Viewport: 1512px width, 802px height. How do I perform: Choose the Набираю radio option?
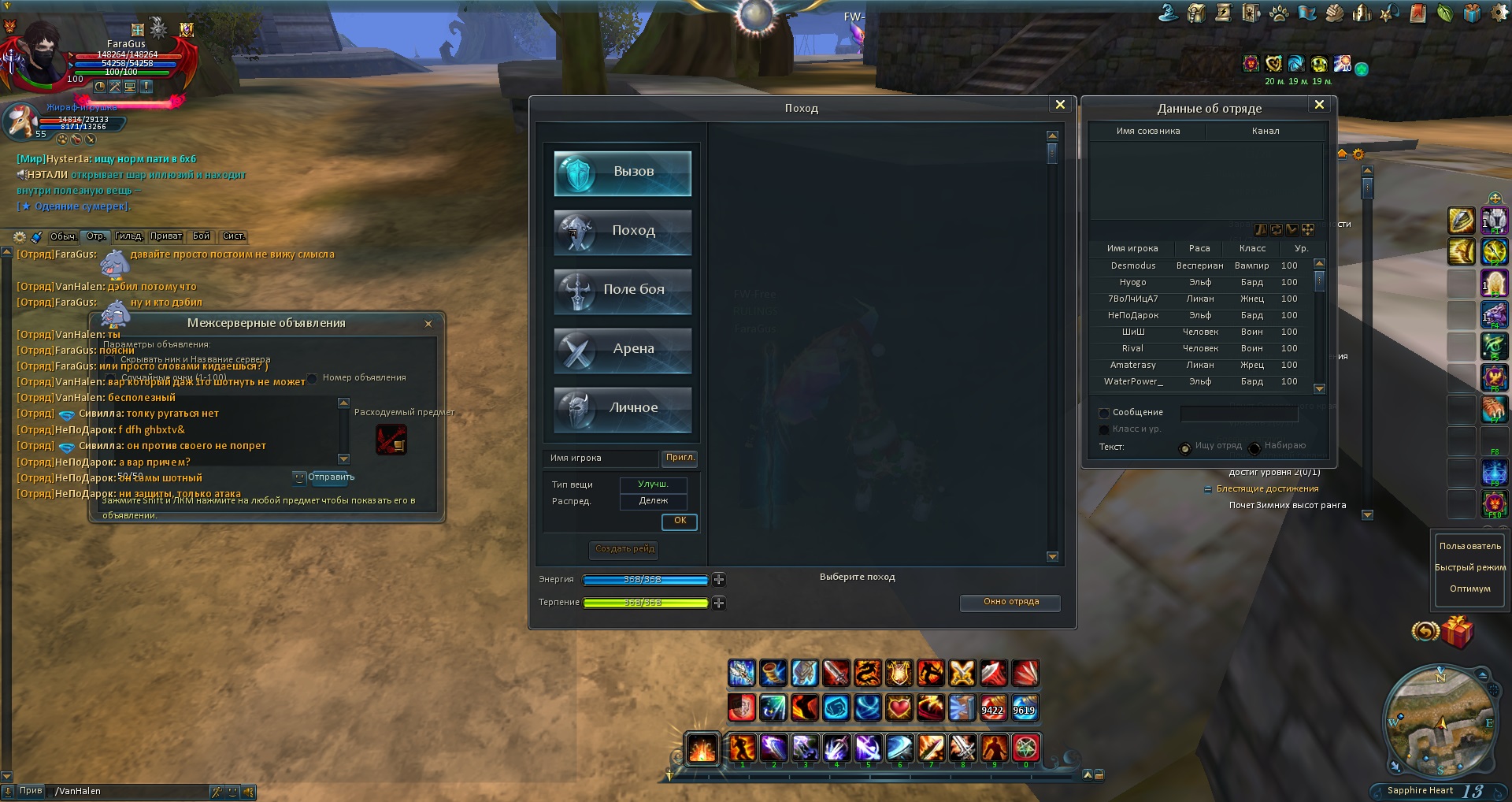coord(1254,447)
